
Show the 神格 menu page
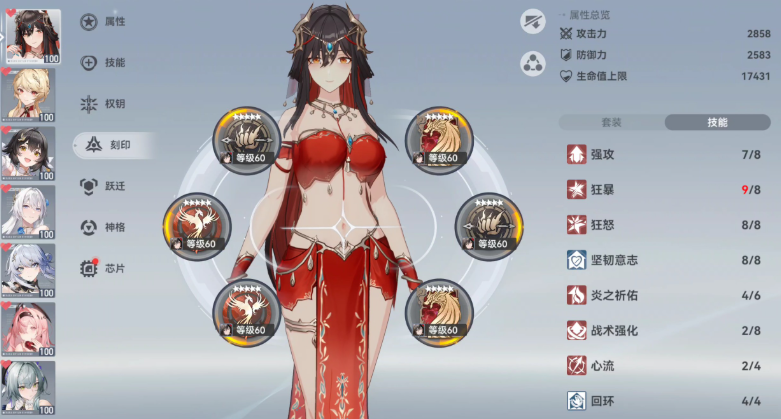pos(109,226)
